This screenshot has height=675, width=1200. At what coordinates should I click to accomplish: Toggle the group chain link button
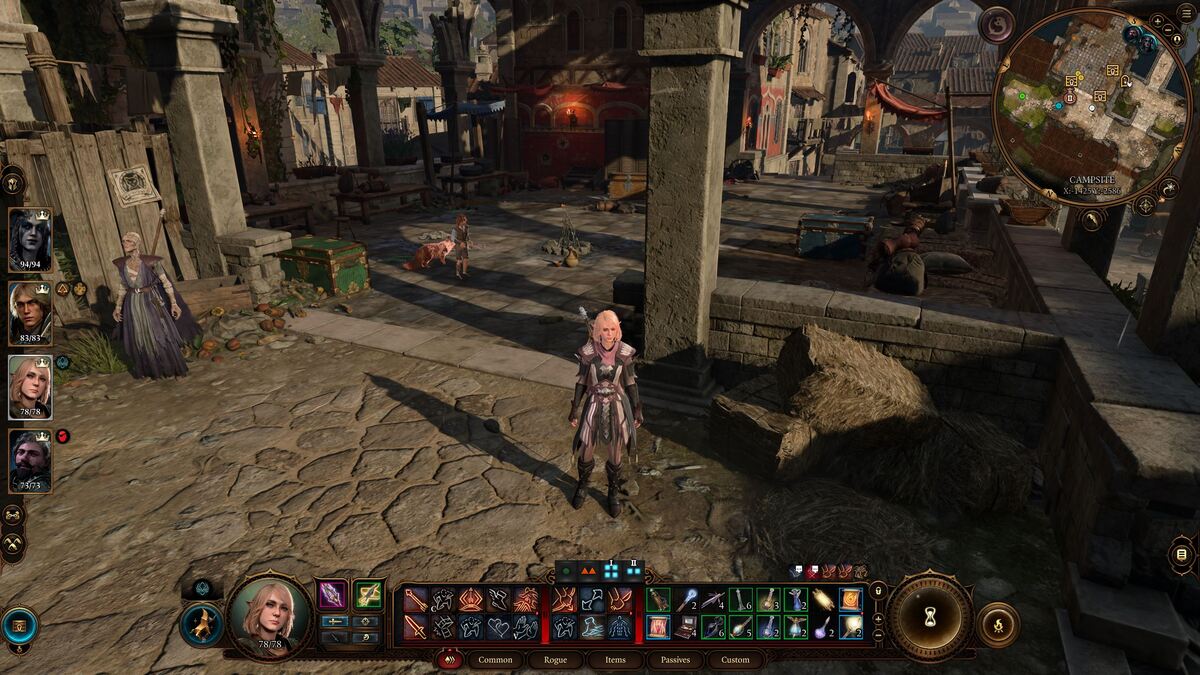[13, 516]
